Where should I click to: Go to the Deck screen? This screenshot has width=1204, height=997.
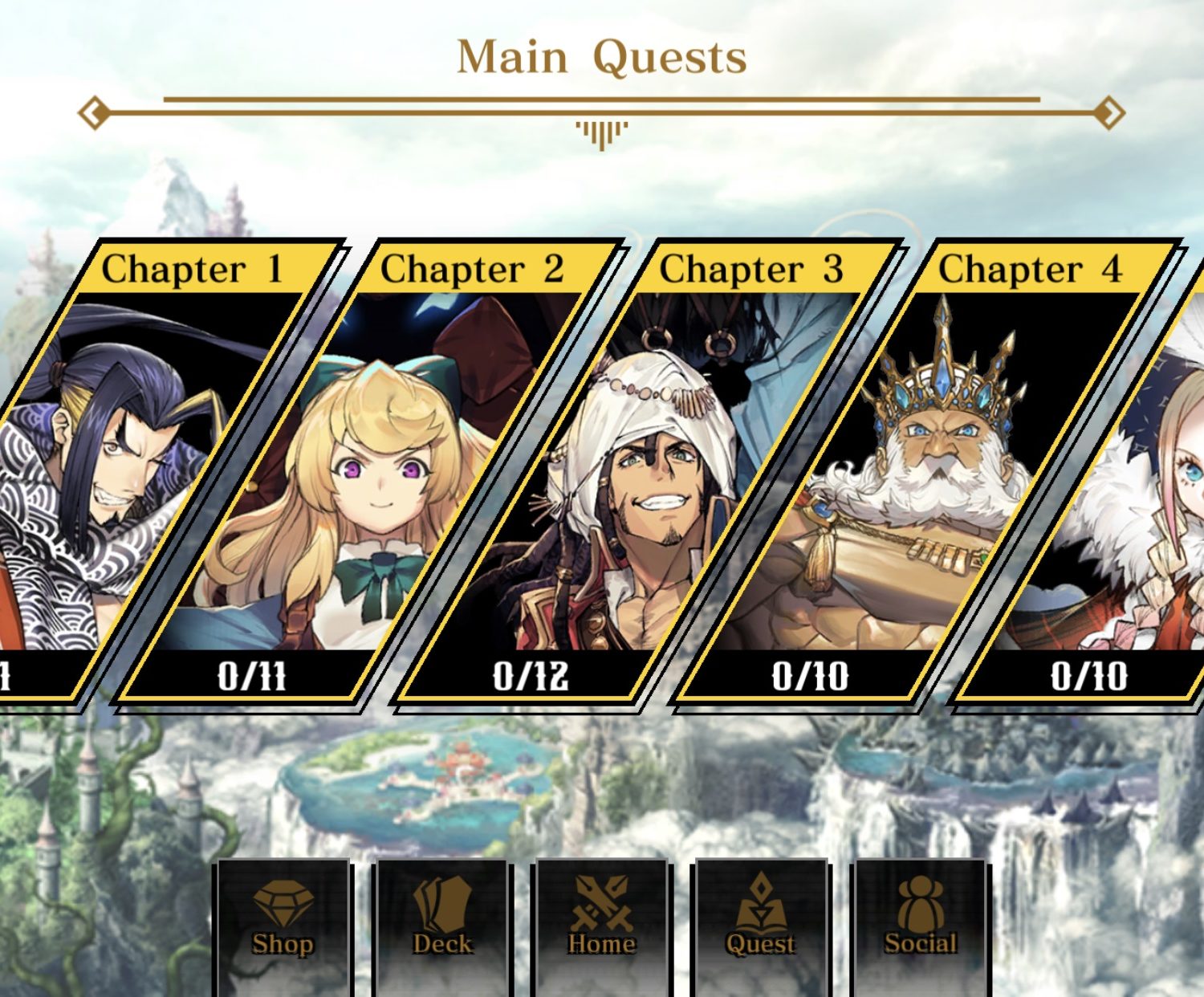[x=442, y=923]
